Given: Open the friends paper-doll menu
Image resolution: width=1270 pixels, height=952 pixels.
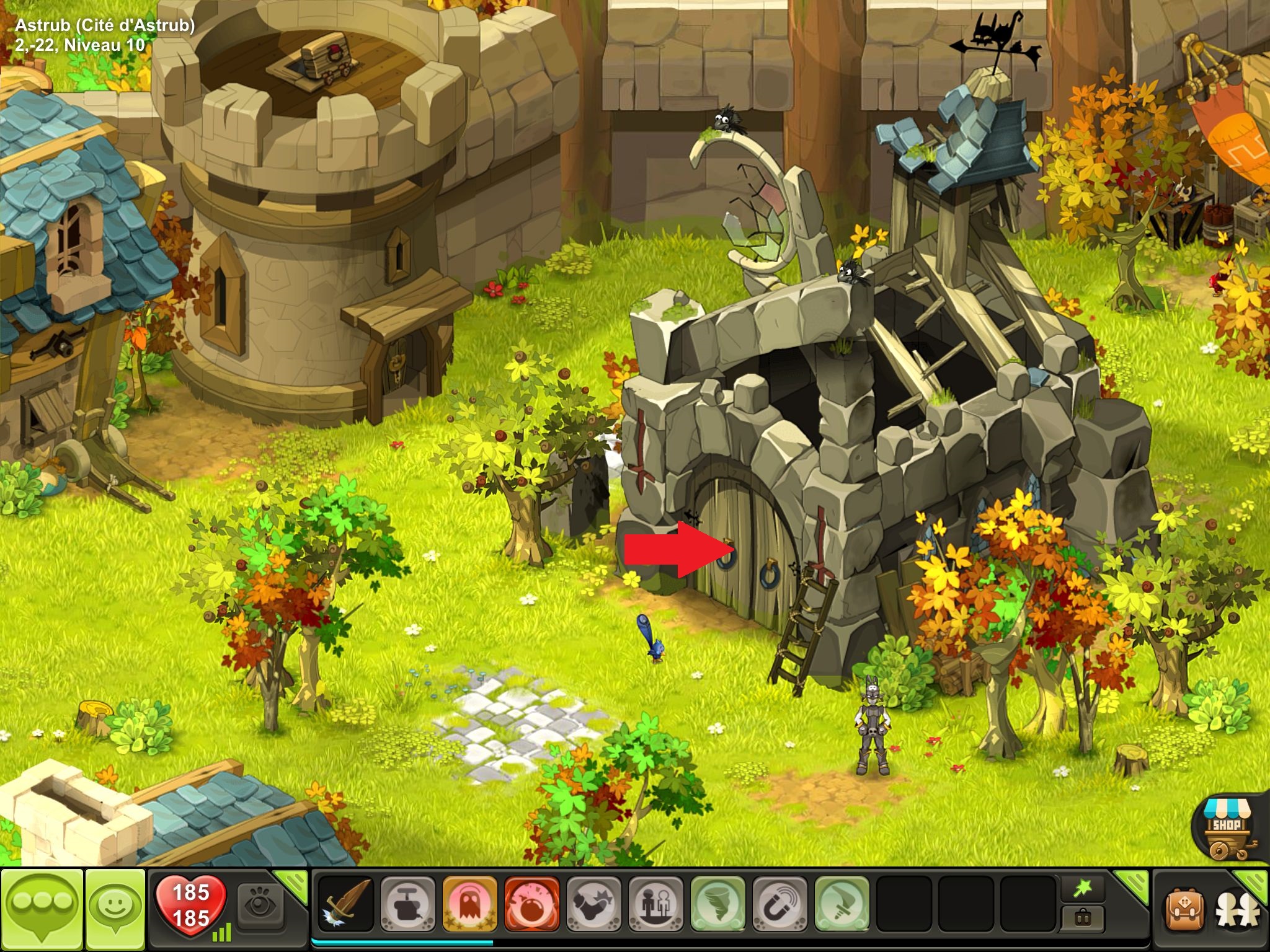Looking at the screenshot, I should coord(1237,909).
